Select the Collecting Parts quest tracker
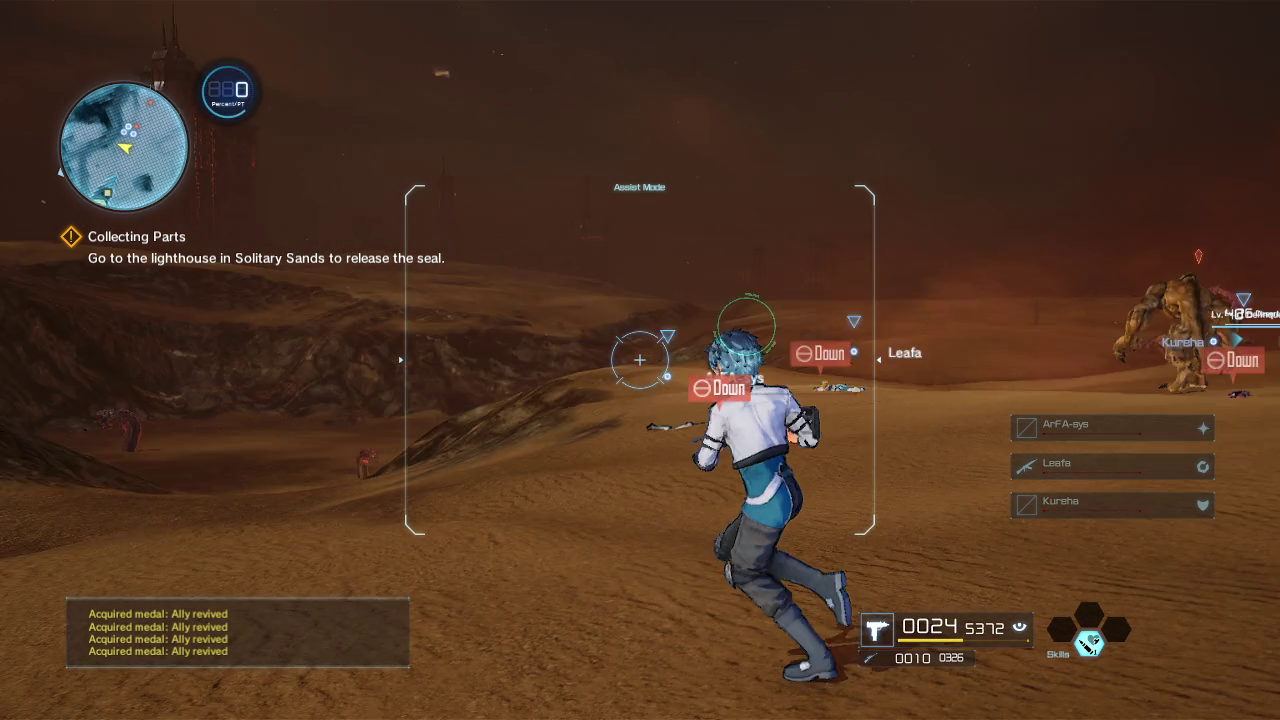Image resolution: width=1280 pixels, height=720 pixels. 137,237
